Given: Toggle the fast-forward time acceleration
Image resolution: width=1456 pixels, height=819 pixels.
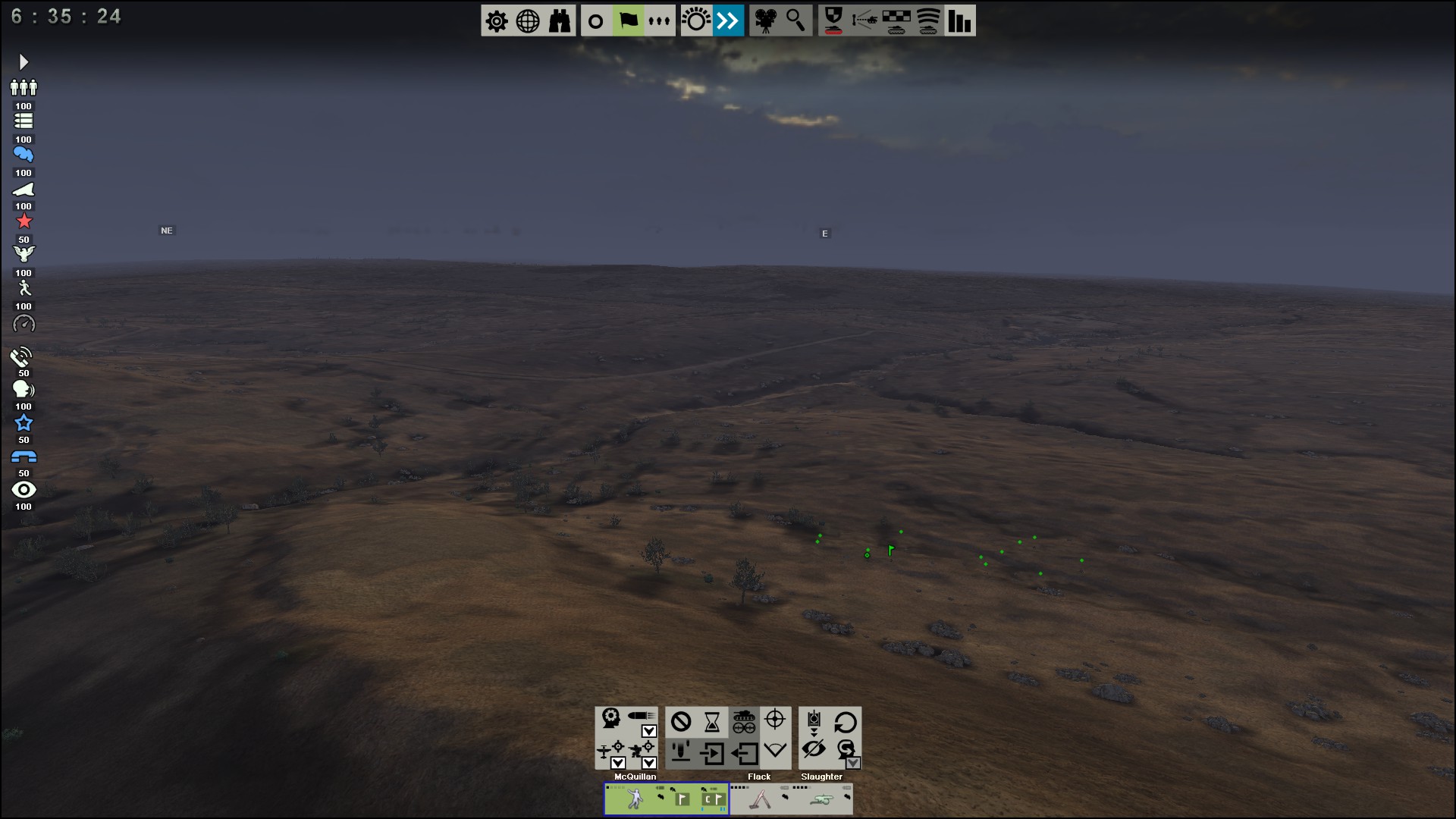Looking at the screenshot, I should pos(728,21).
